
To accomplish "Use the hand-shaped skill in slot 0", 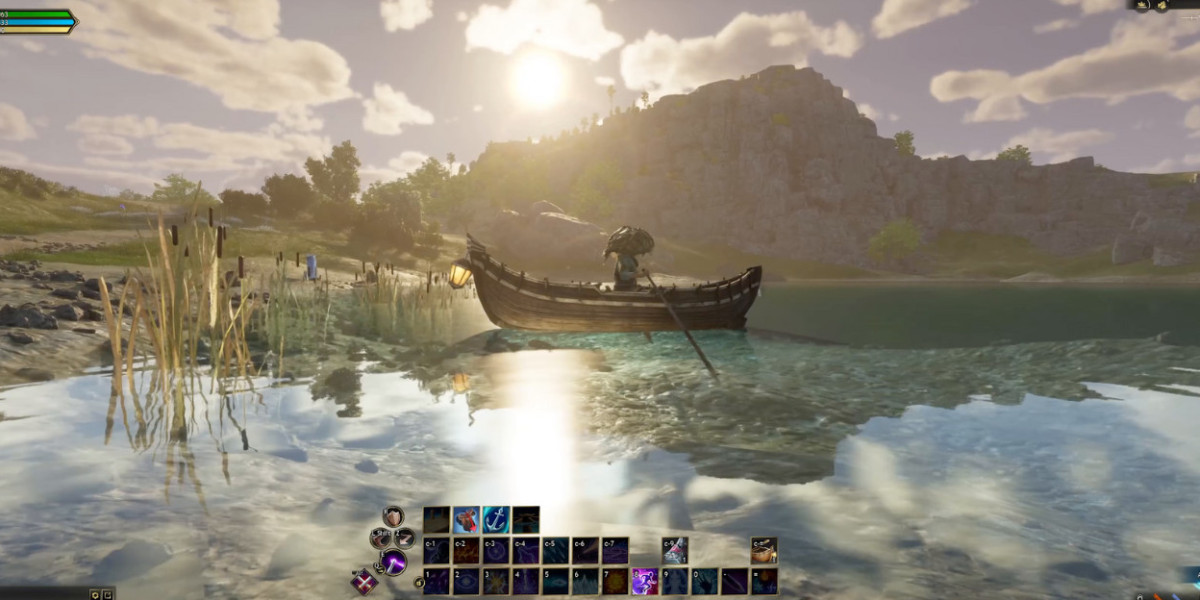I will click(x=704, y=581).
